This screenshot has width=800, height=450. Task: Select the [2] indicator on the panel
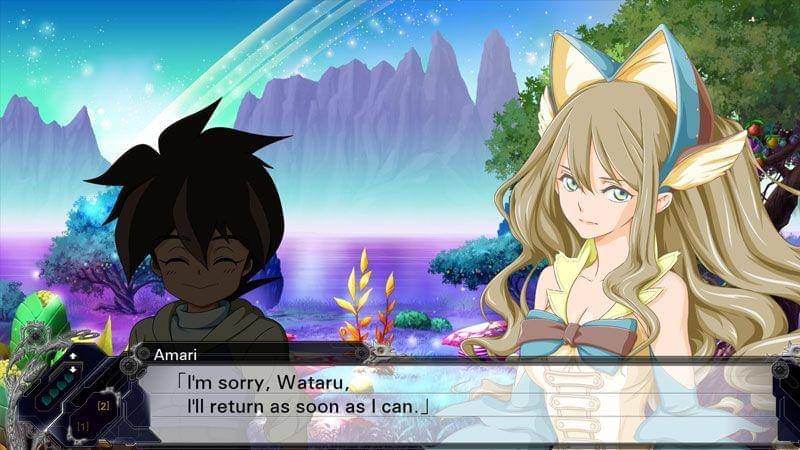[103, 405]
